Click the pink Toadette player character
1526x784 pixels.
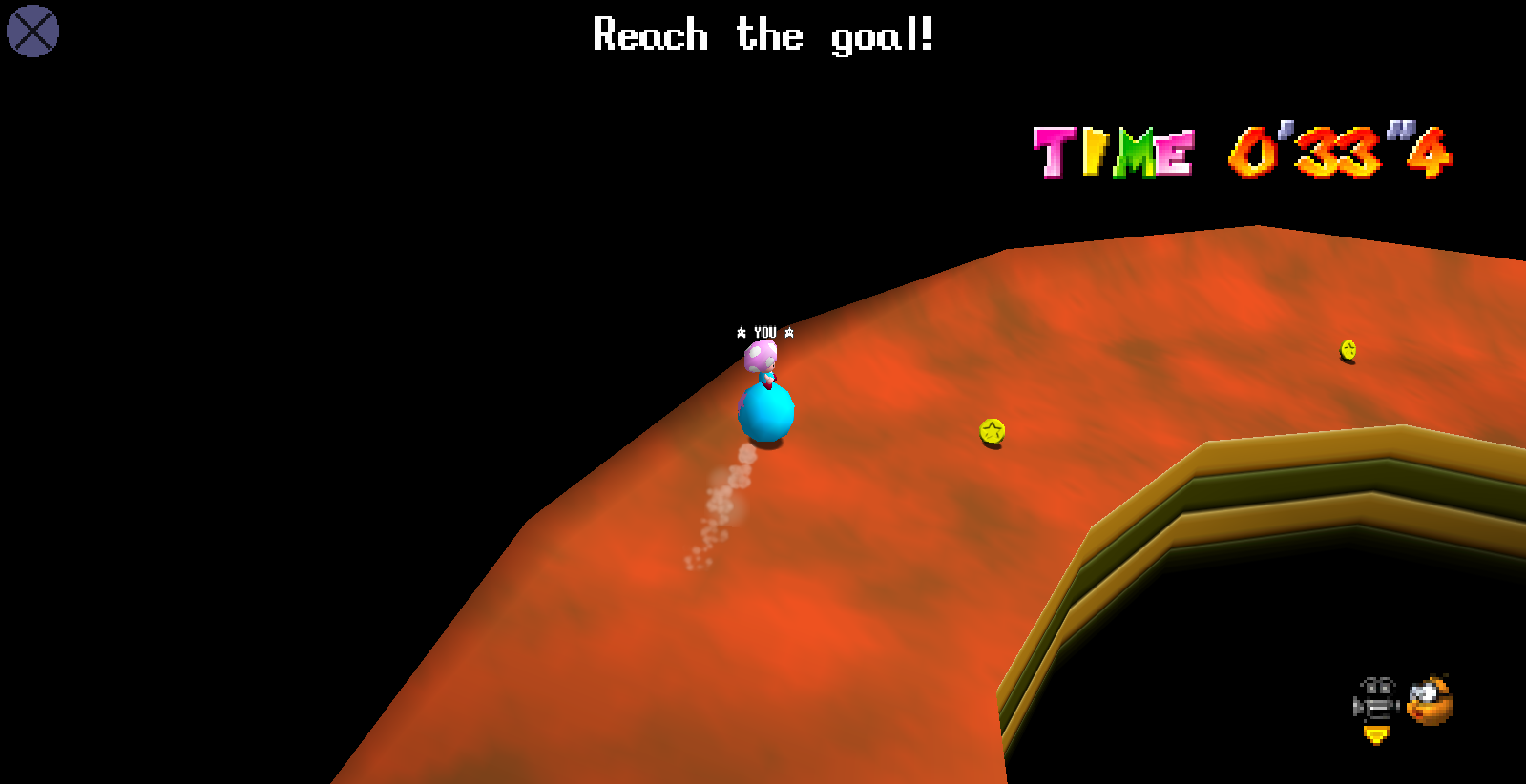tap(759, 360)
